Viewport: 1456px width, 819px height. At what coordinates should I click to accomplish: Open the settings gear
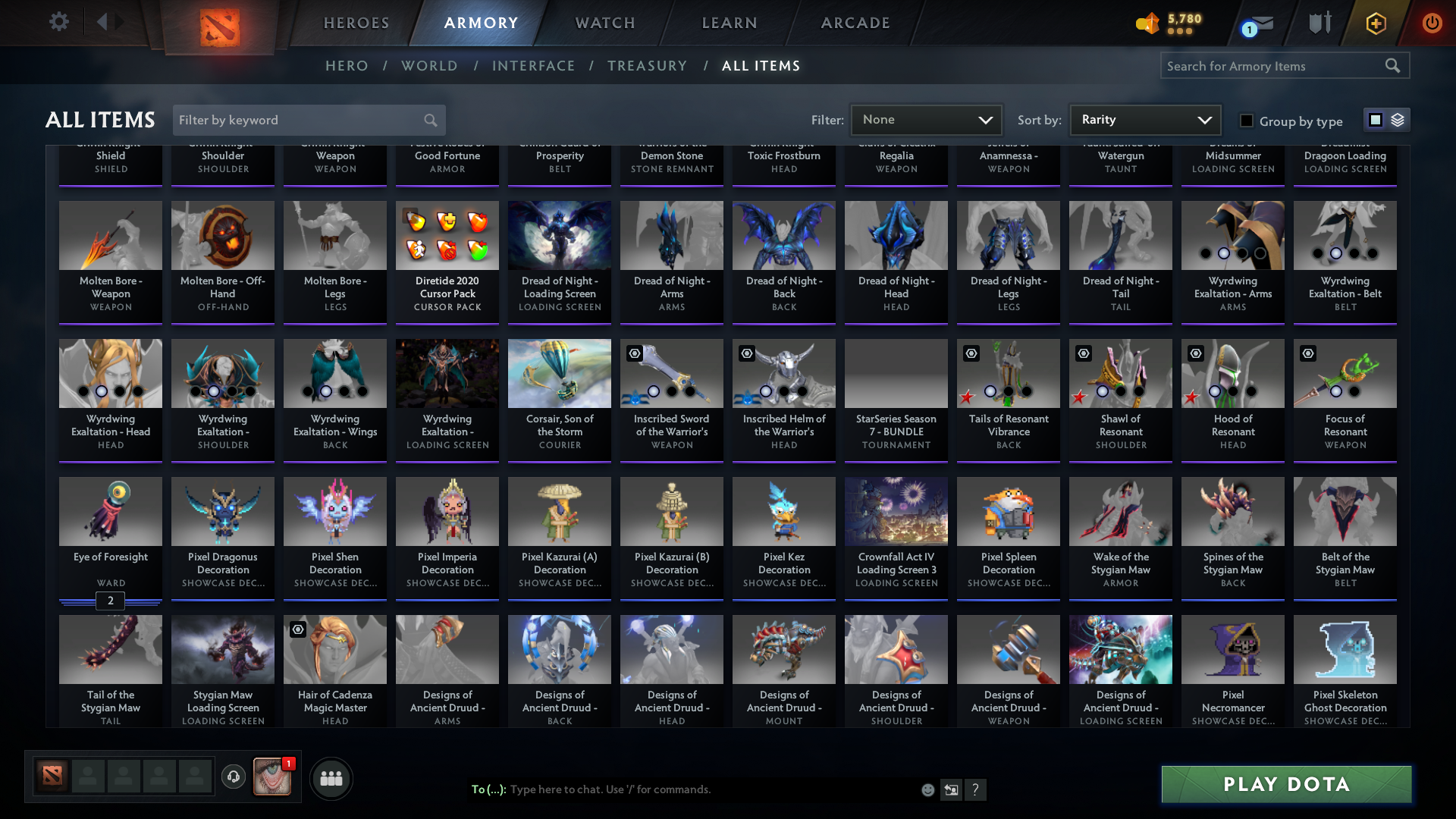58,22
